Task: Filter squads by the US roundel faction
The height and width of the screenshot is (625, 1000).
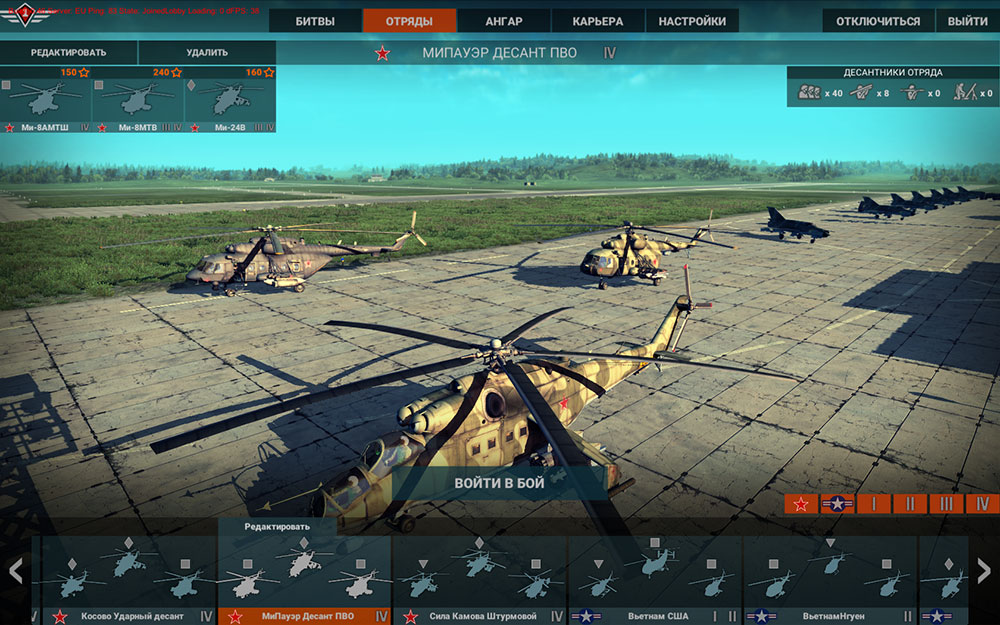Action: click(837, 504)
